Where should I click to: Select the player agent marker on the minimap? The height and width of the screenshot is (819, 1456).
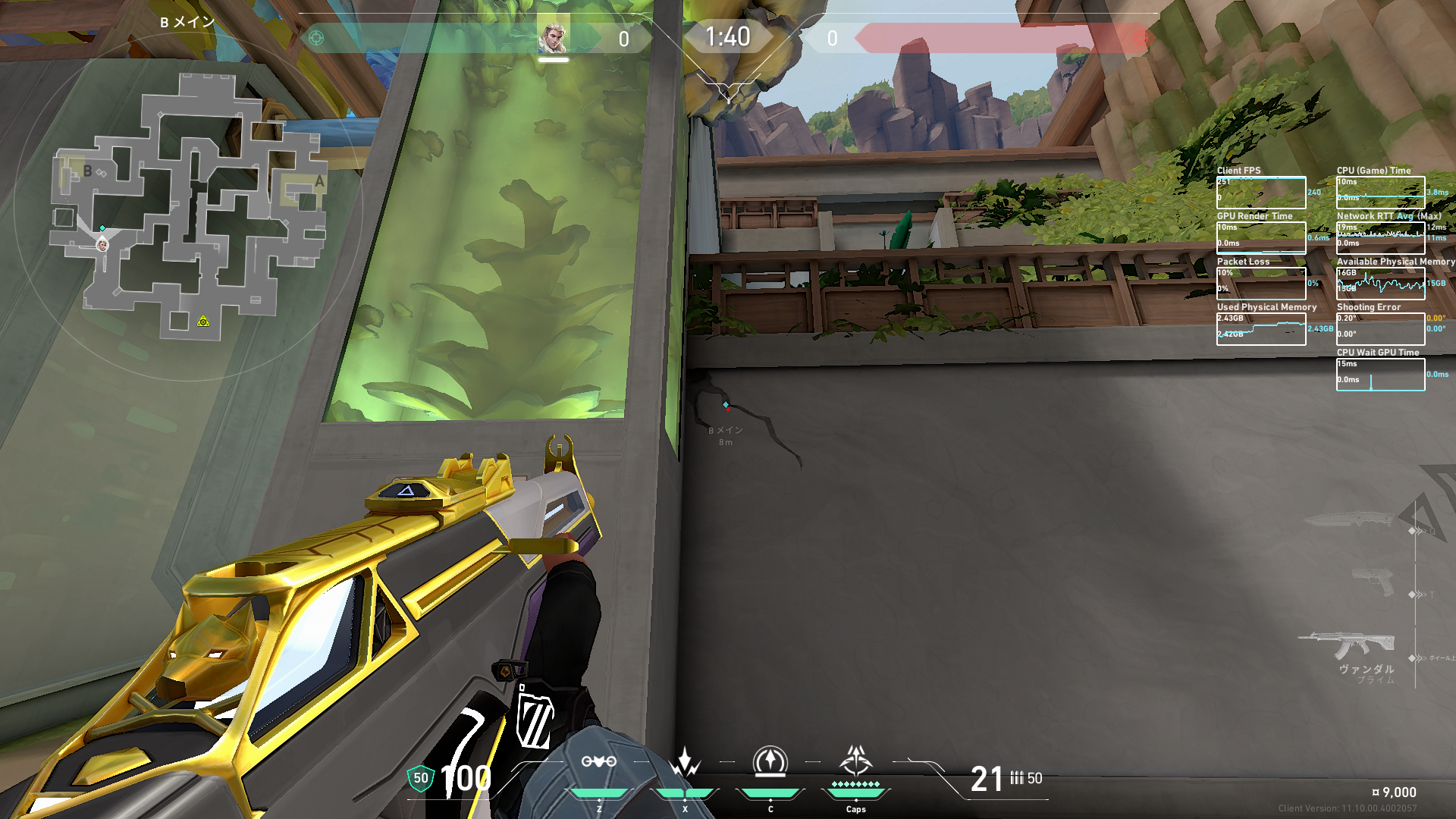(102, 245)
